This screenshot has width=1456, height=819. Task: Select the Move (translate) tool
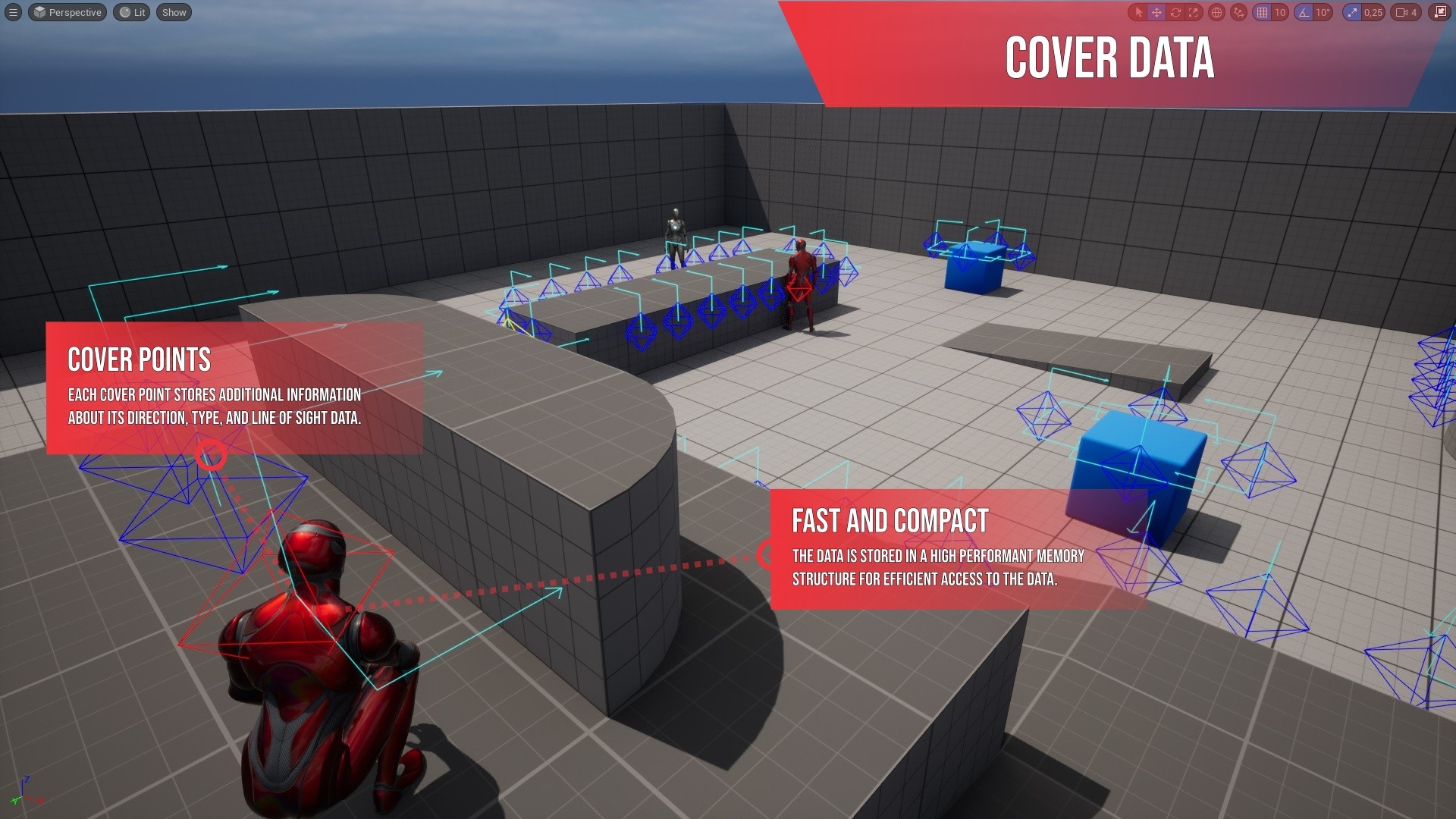coord(1158,12)
